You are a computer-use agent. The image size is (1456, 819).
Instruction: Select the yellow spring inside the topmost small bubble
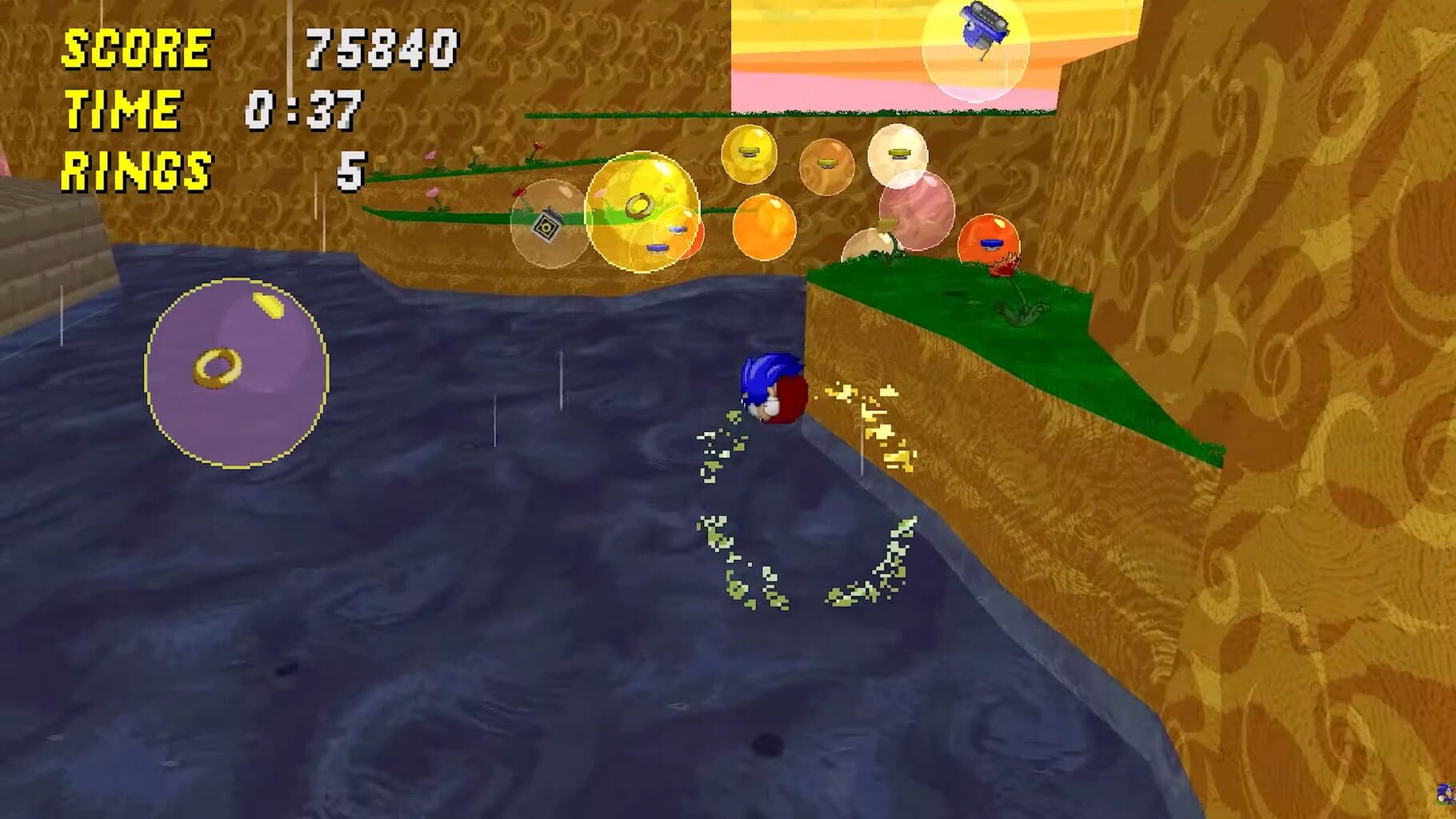(750, 150)
